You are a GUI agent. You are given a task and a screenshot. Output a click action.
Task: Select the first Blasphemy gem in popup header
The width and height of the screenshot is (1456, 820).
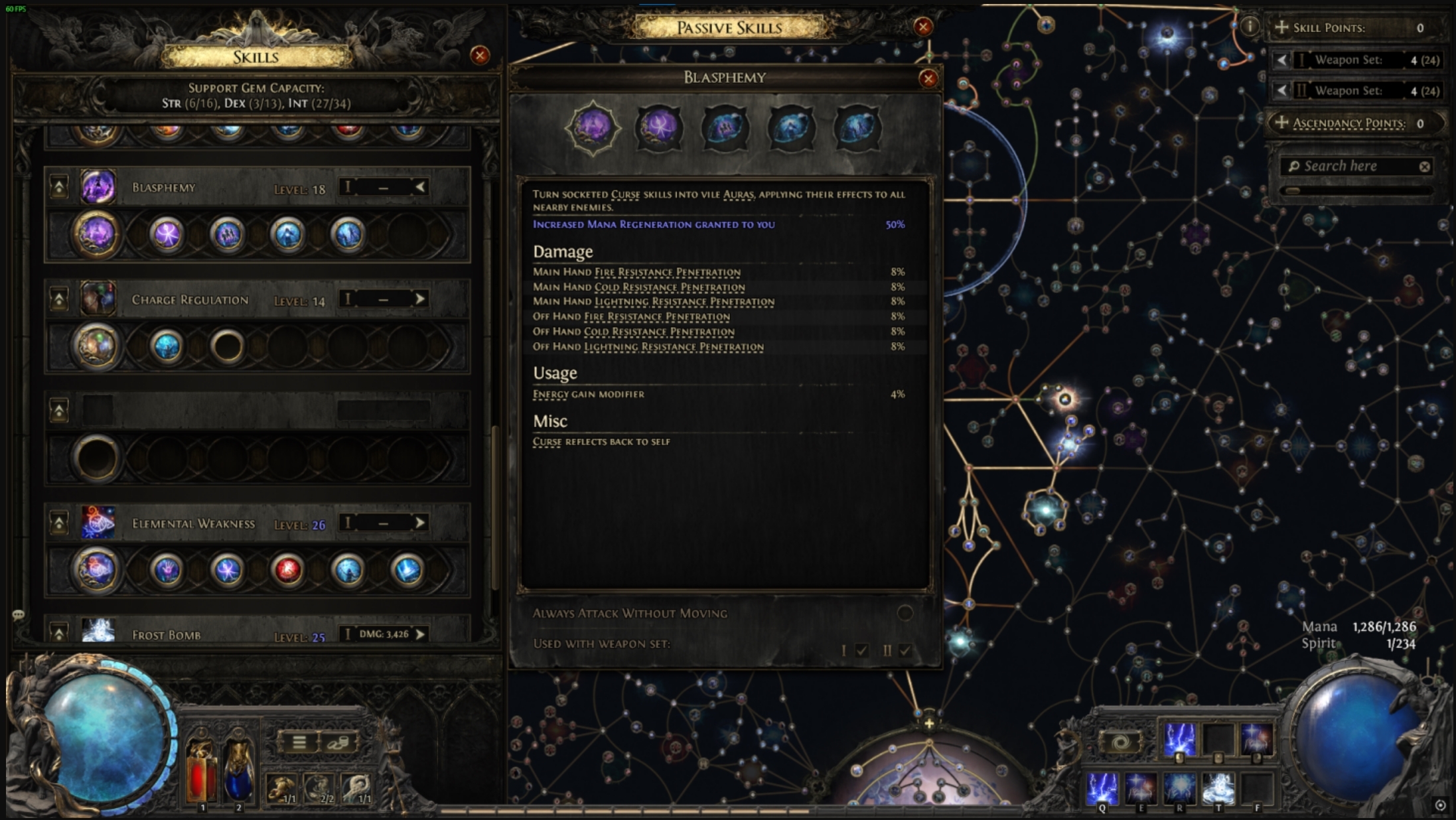point(593,127)
